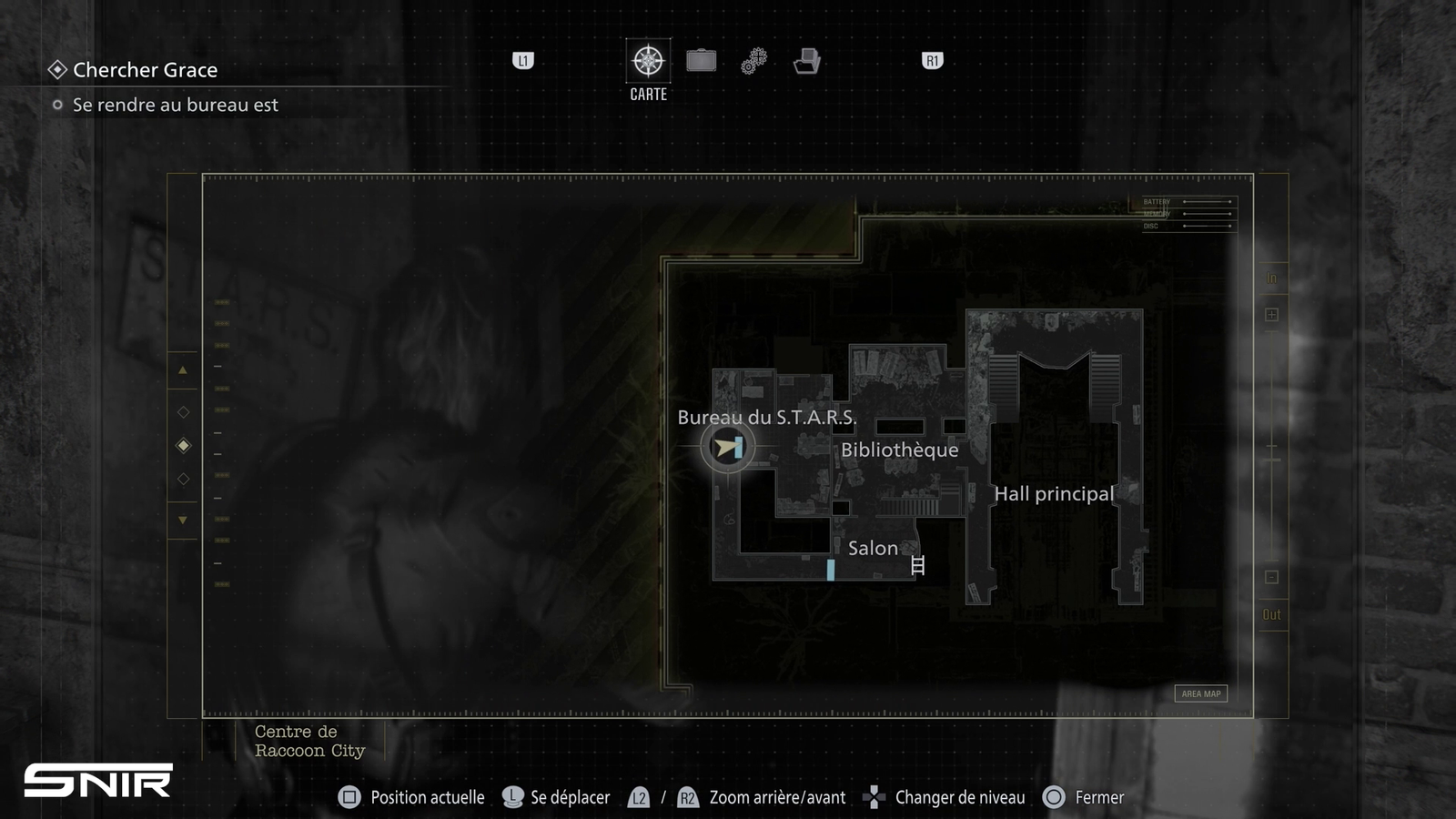Zoom out with the minus button
The width and height of the screenshot is (1456, 819).
[1271, 577]
